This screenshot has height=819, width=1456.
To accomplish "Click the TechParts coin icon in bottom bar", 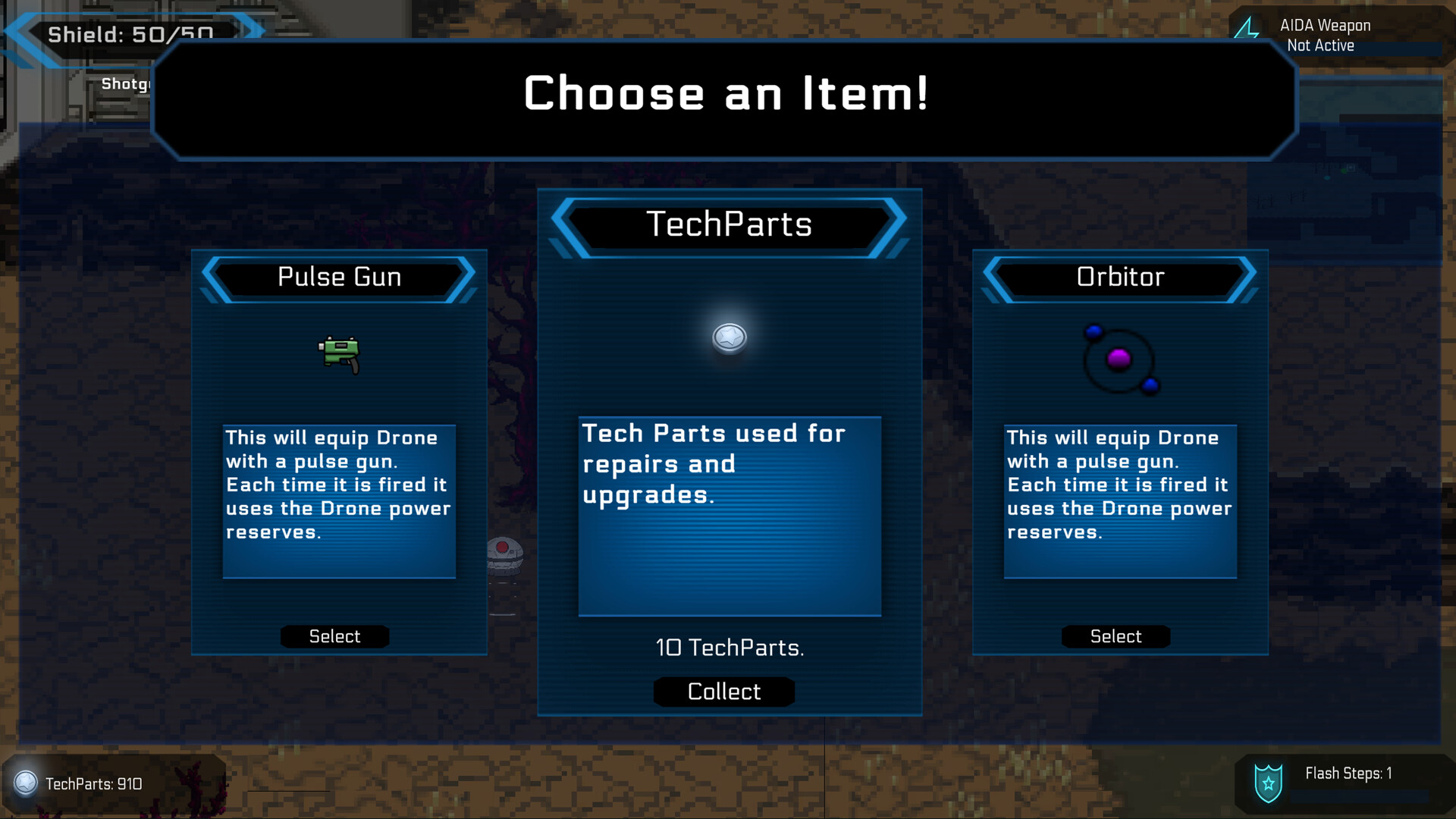I will coord(25,784).
